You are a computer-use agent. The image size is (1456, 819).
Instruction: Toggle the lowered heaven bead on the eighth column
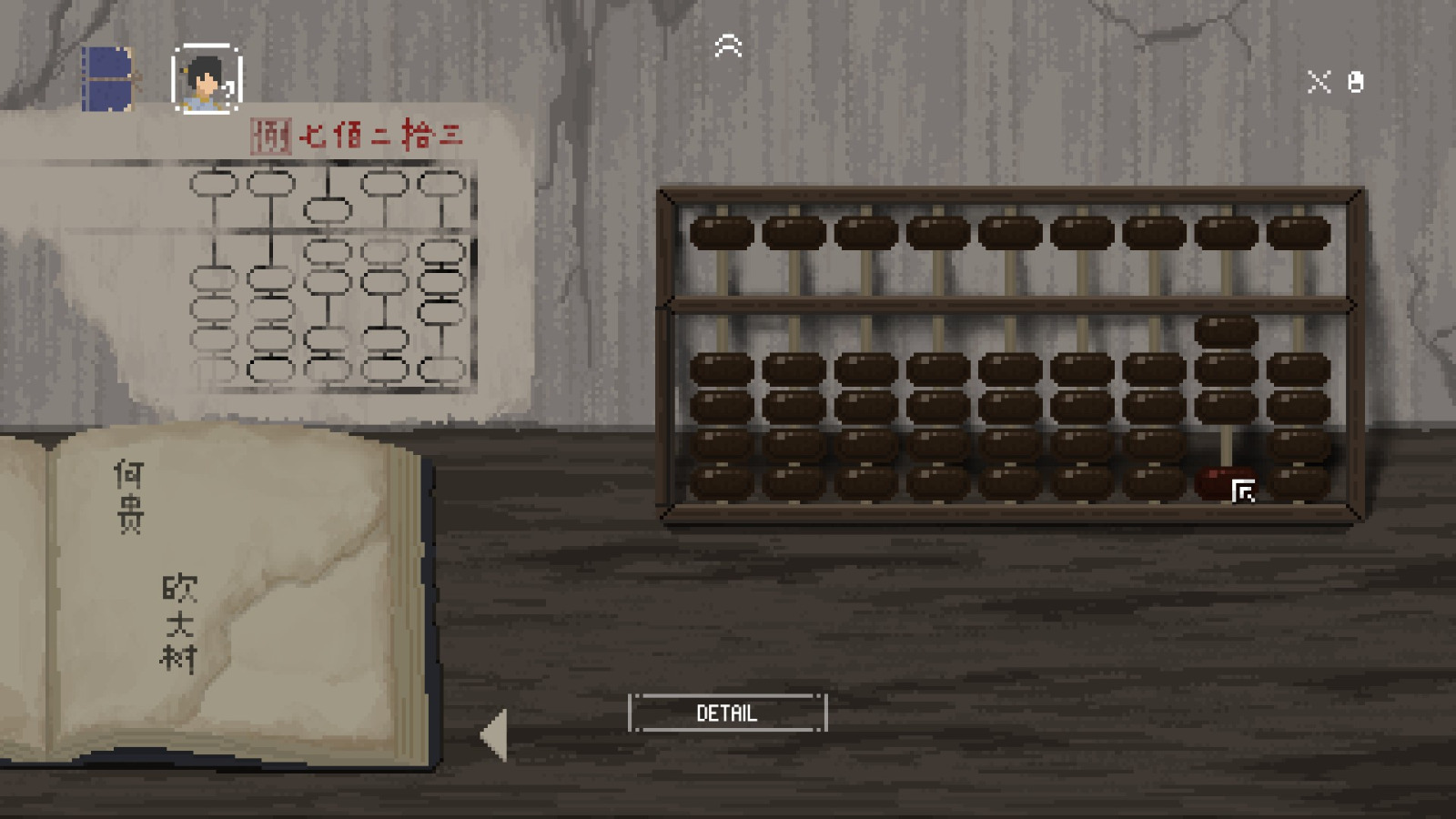(x=1226, y=329)
